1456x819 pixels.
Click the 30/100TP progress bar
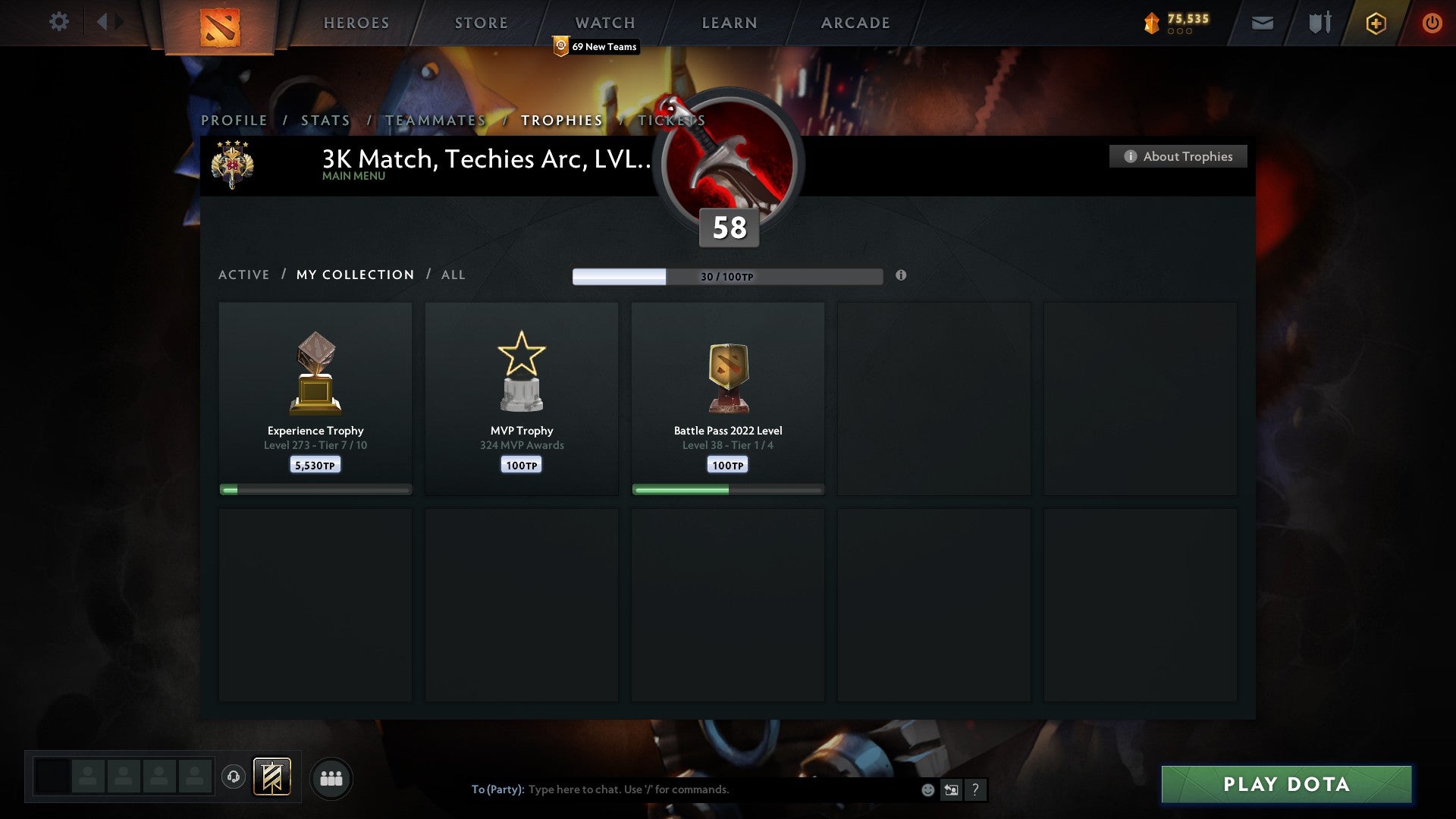(x=728, y=277)
